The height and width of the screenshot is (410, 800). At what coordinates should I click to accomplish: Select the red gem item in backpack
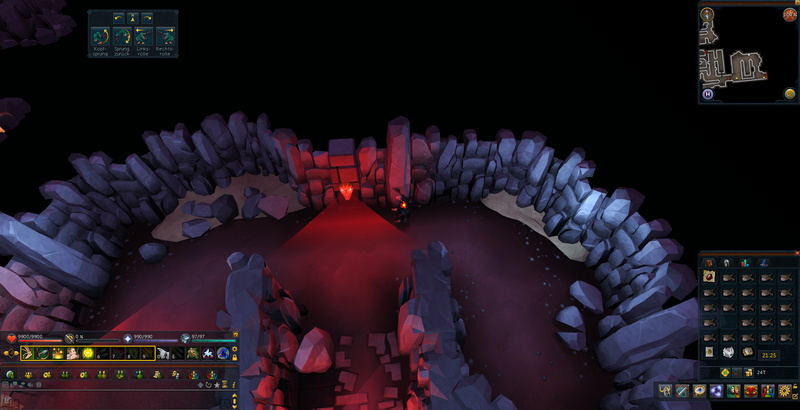[707, 277]
